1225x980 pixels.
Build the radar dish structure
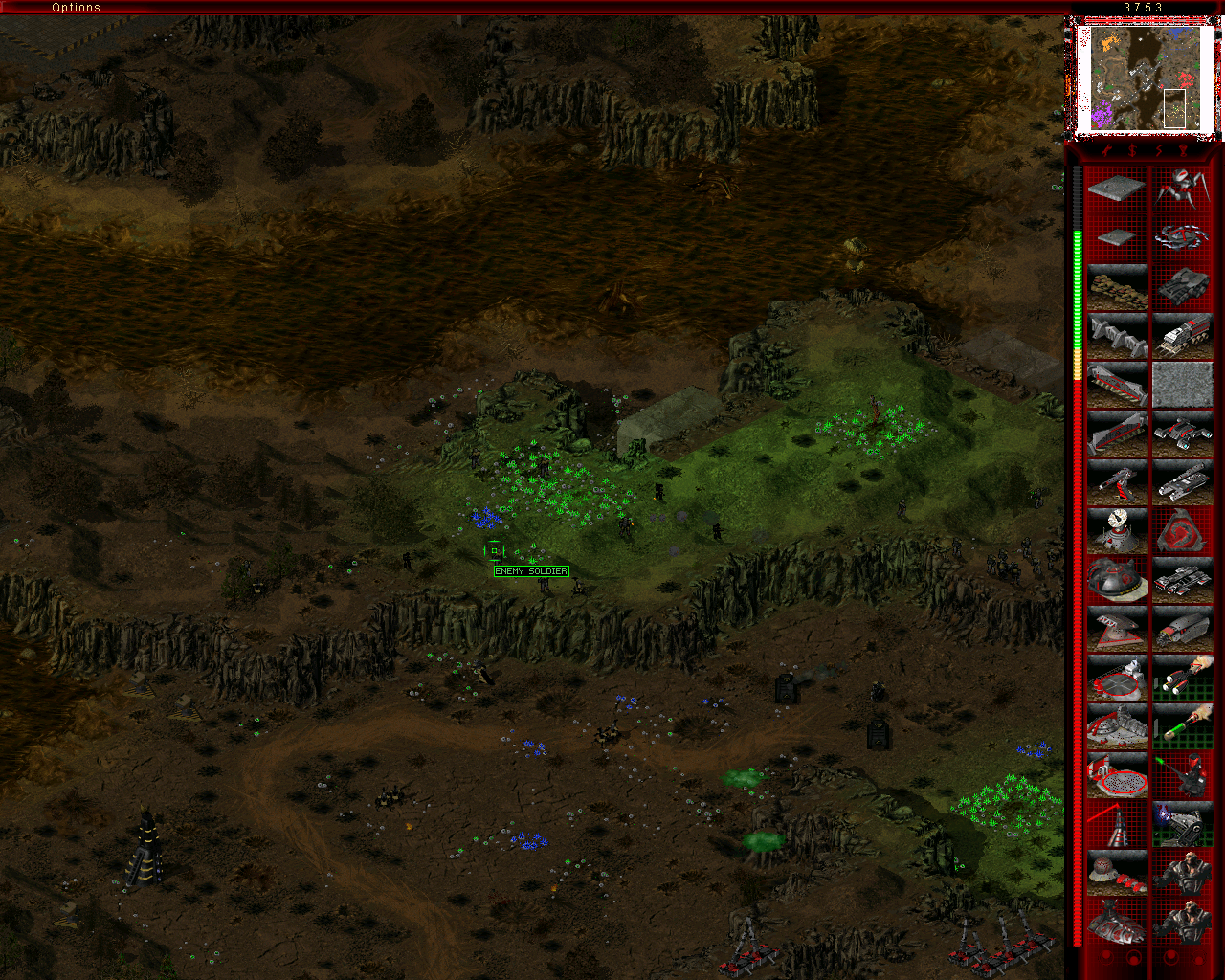pos(1117,530)
